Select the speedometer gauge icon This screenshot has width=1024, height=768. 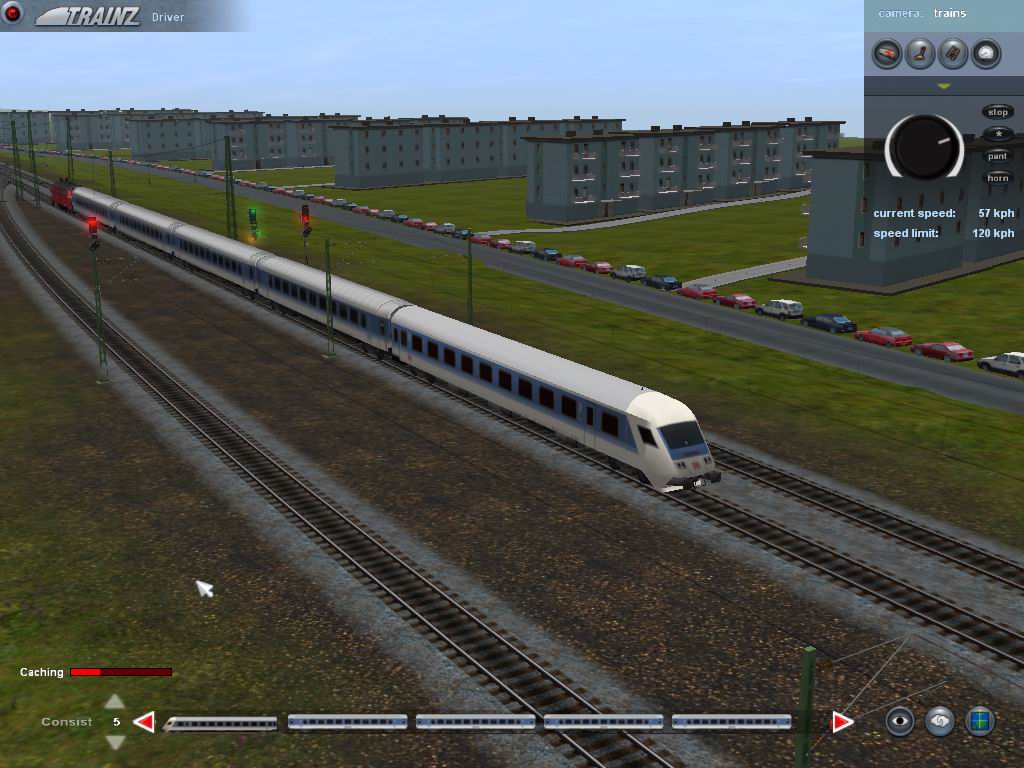[986, 53]
